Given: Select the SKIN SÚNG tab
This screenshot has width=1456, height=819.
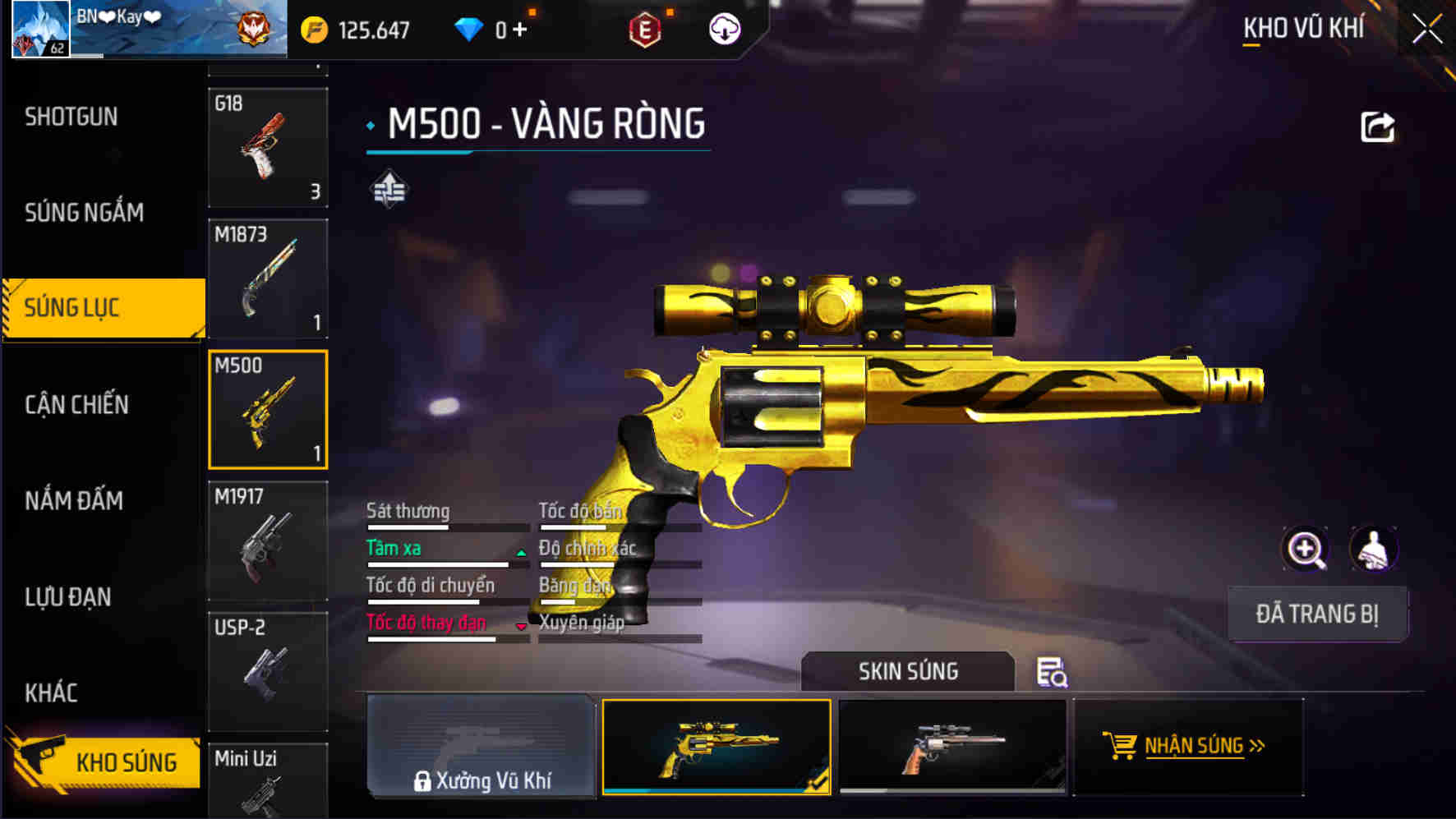Looking at the screenshot, I should 907,671.
